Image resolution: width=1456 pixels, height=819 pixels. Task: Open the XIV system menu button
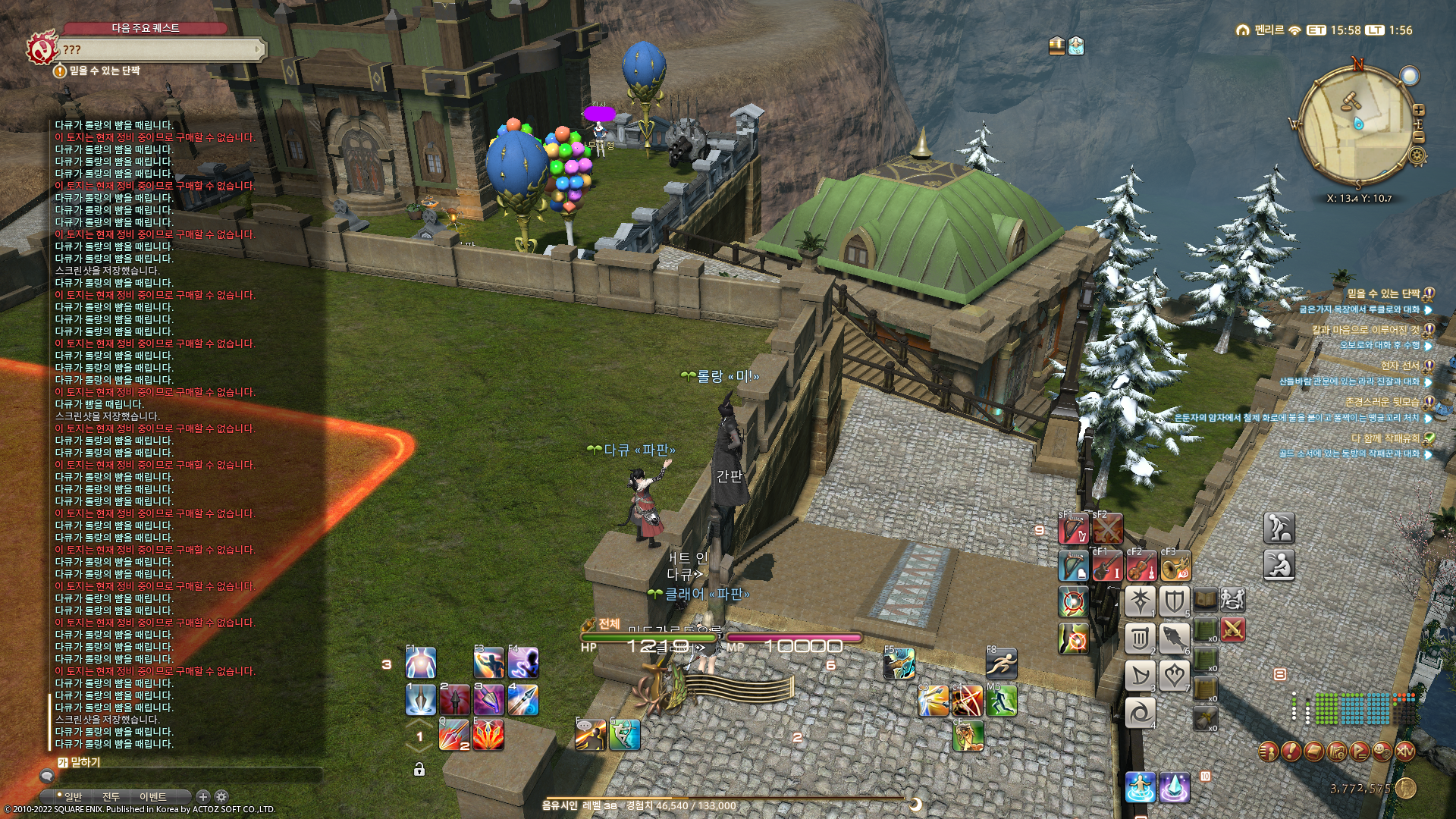click(1405, 752)
